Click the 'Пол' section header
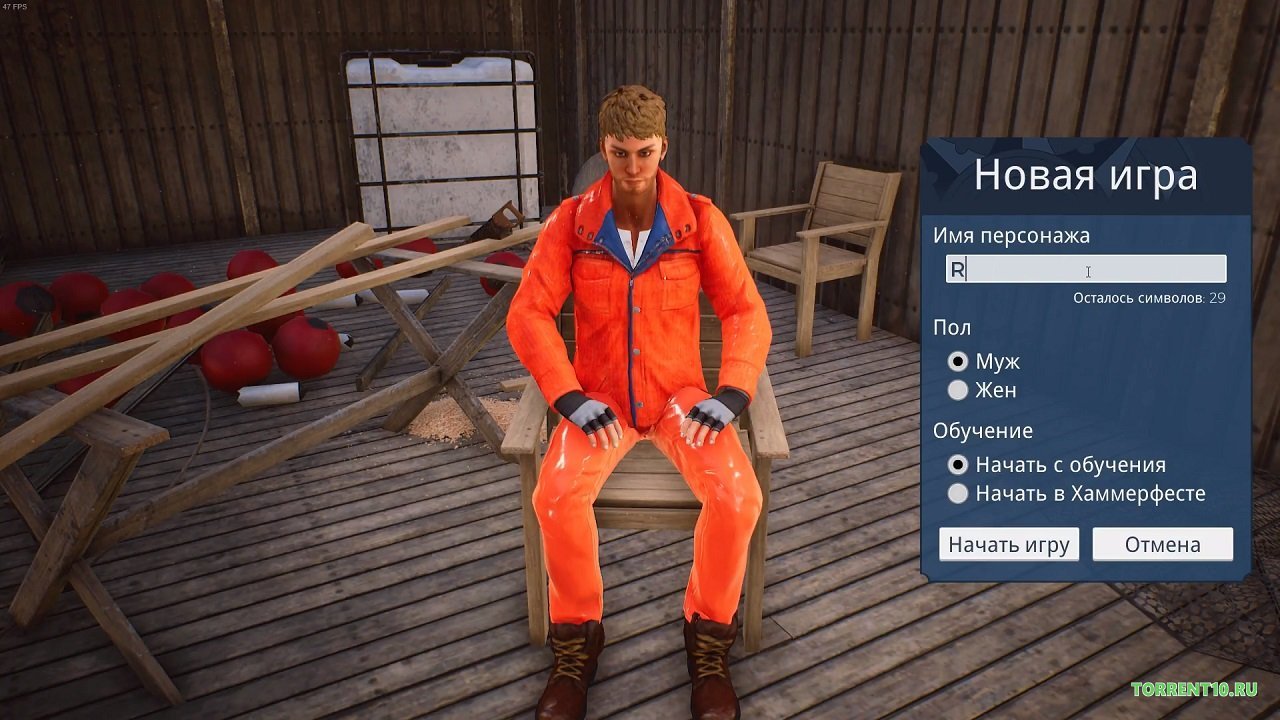 (x=951, y=327)
